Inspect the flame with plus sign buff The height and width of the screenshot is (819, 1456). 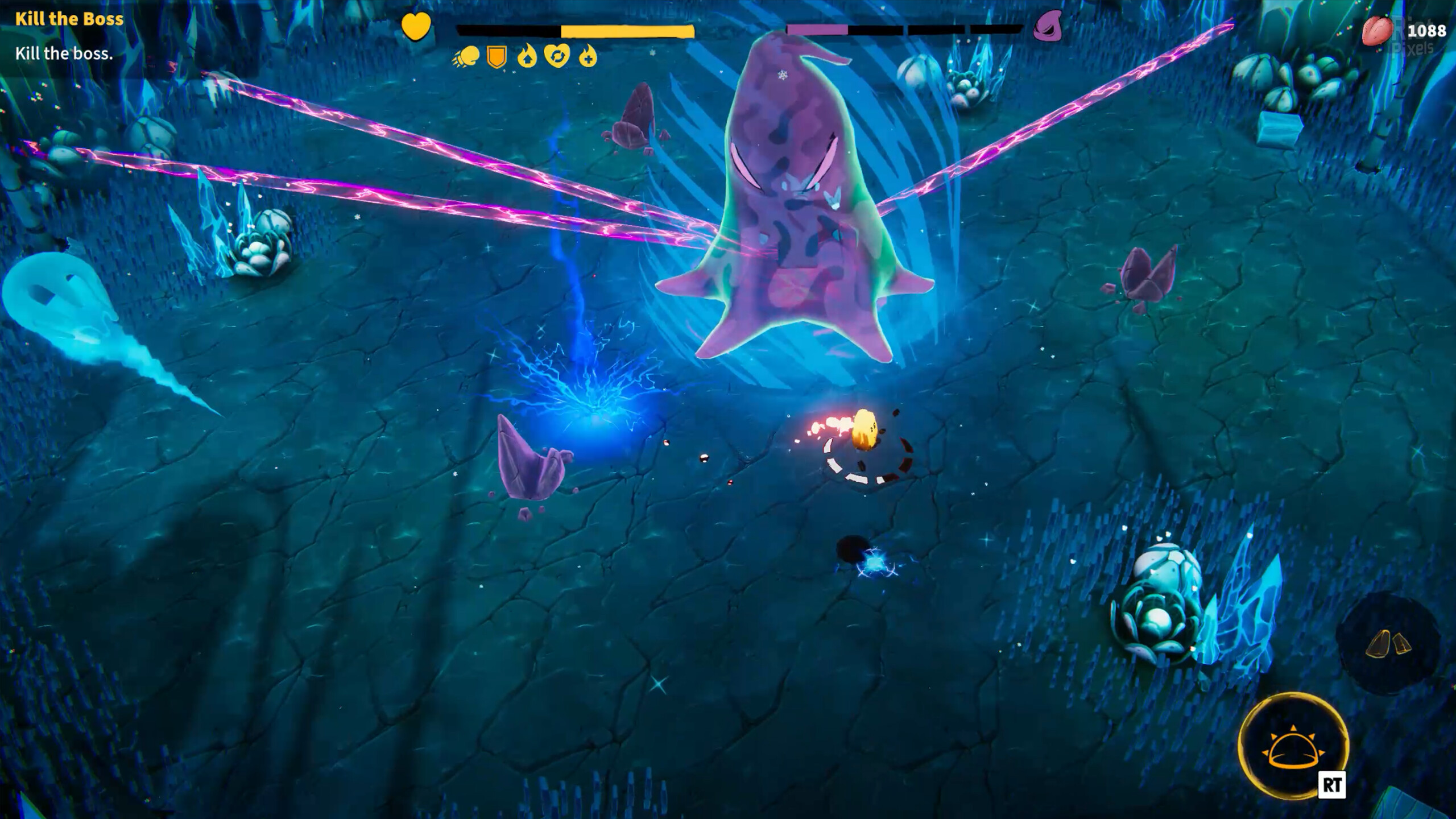[x=588, y=57]
